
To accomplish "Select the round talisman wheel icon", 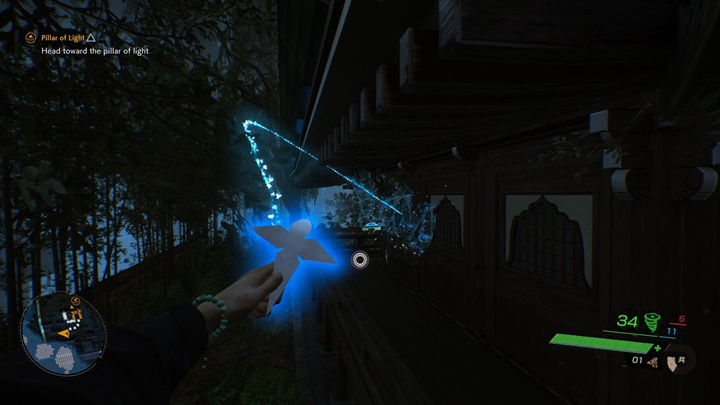I will (x=683, y=359).
